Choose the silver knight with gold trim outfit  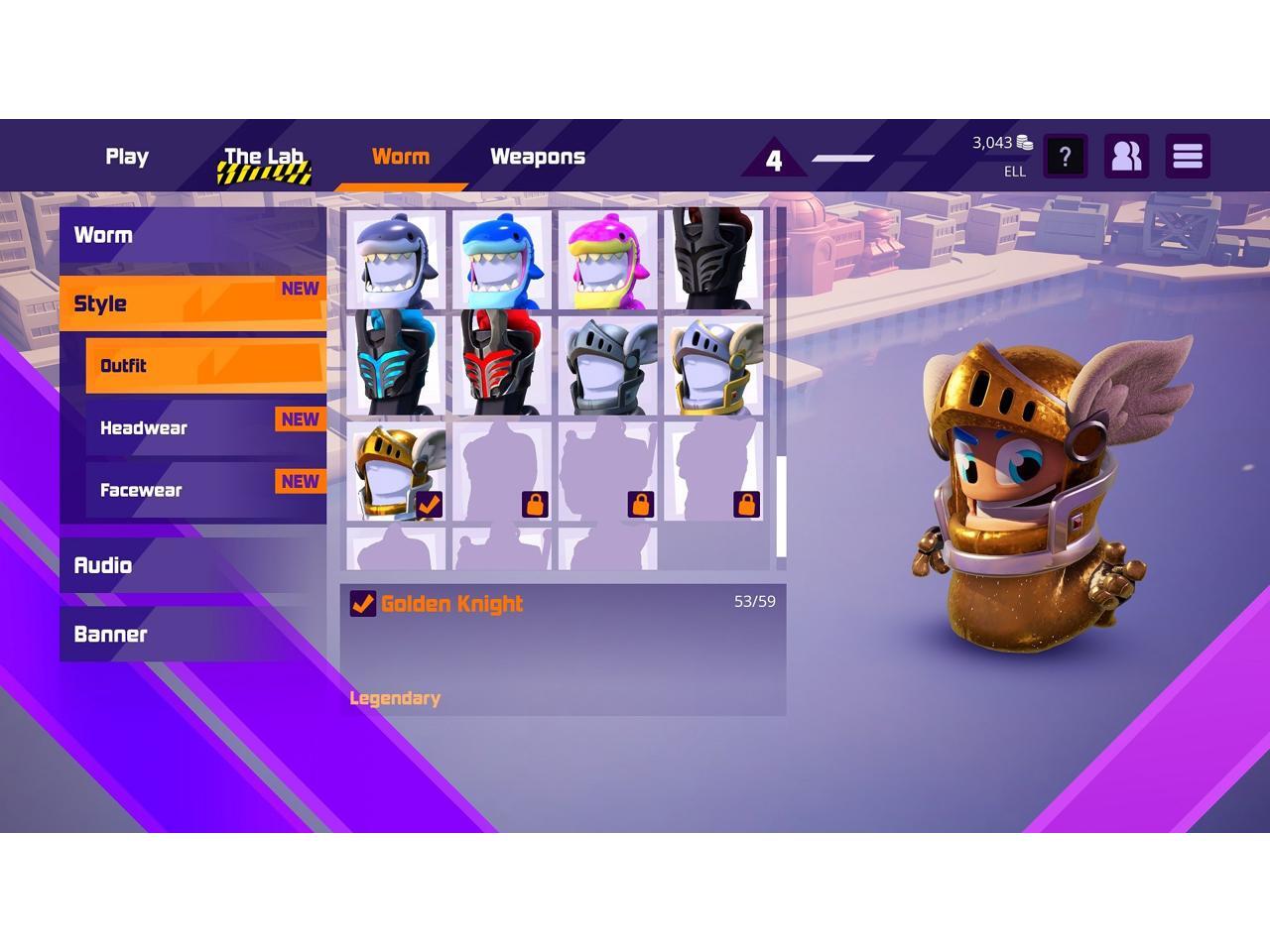point(714,365)
